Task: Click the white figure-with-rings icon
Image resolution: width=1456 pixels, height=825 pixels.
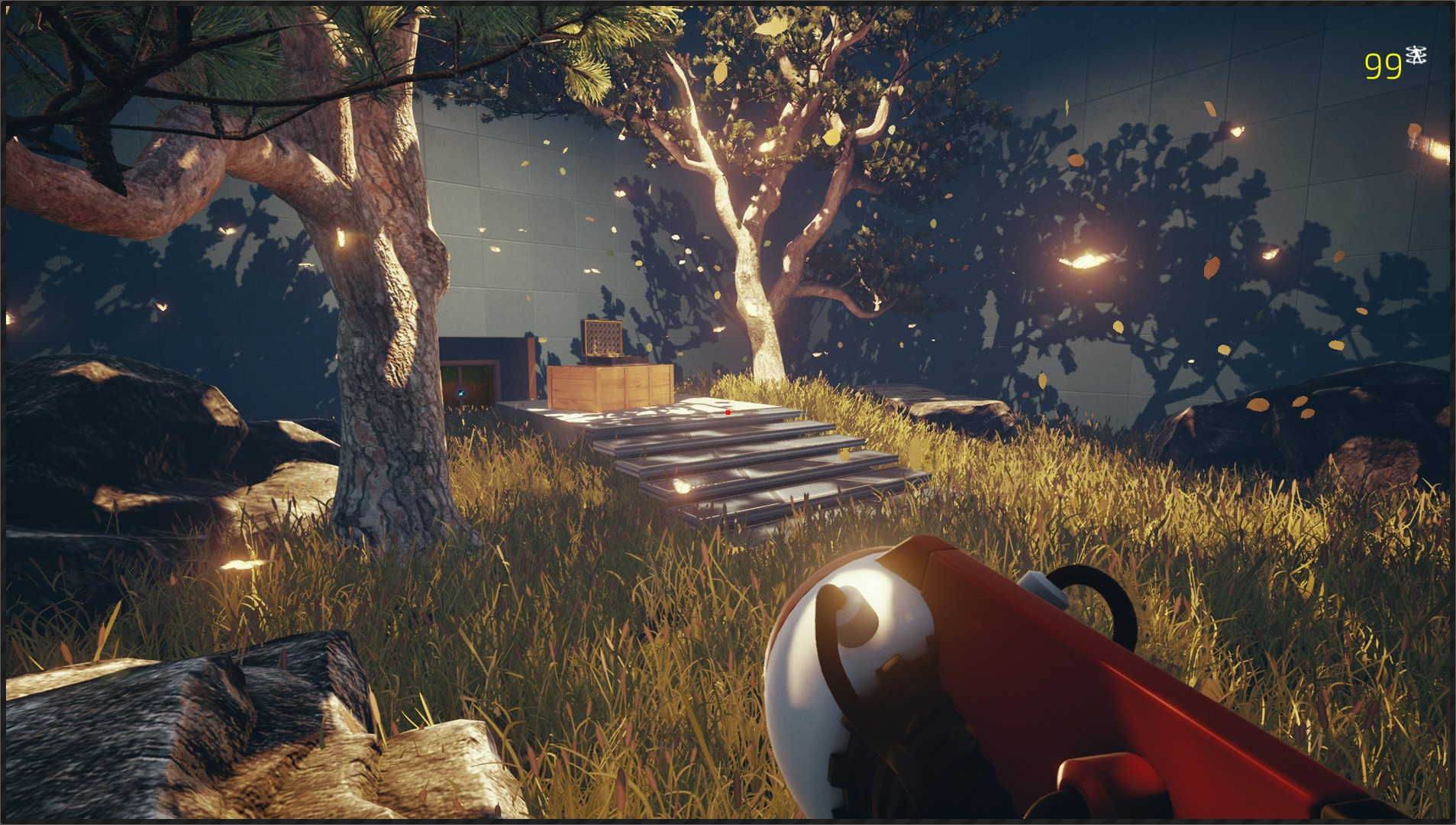Action: coord(1416,55)
